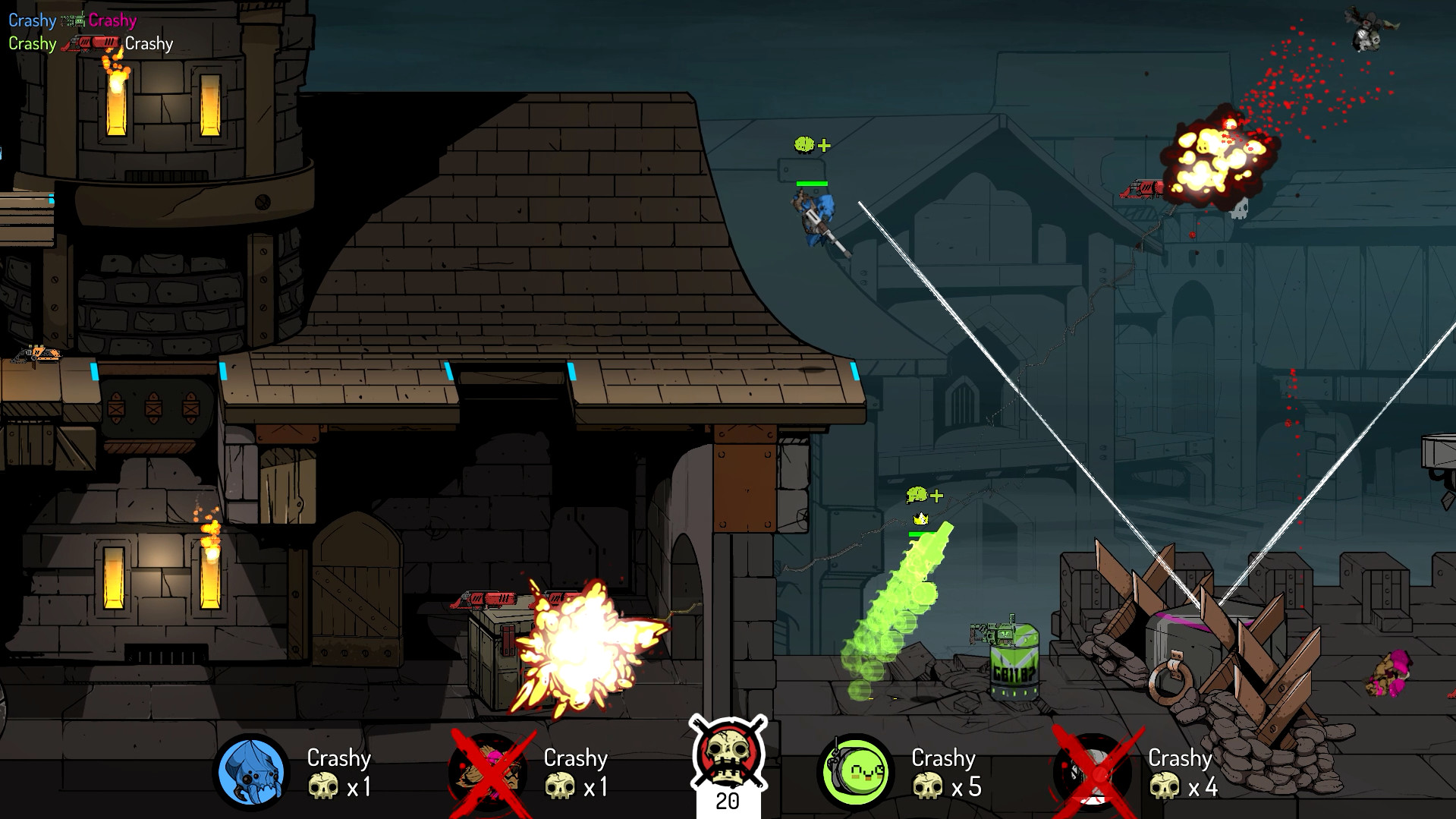The image size is (1456, 819).
Task: Click the green slime player portrait
Action: point(854,772)
